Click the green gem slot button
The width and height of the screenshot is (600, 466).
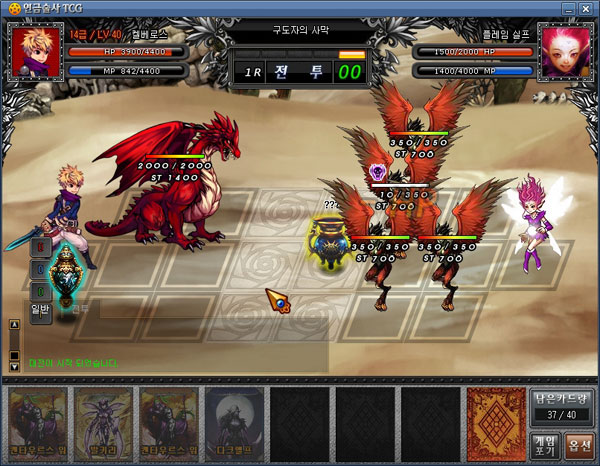tap(40, 290)
